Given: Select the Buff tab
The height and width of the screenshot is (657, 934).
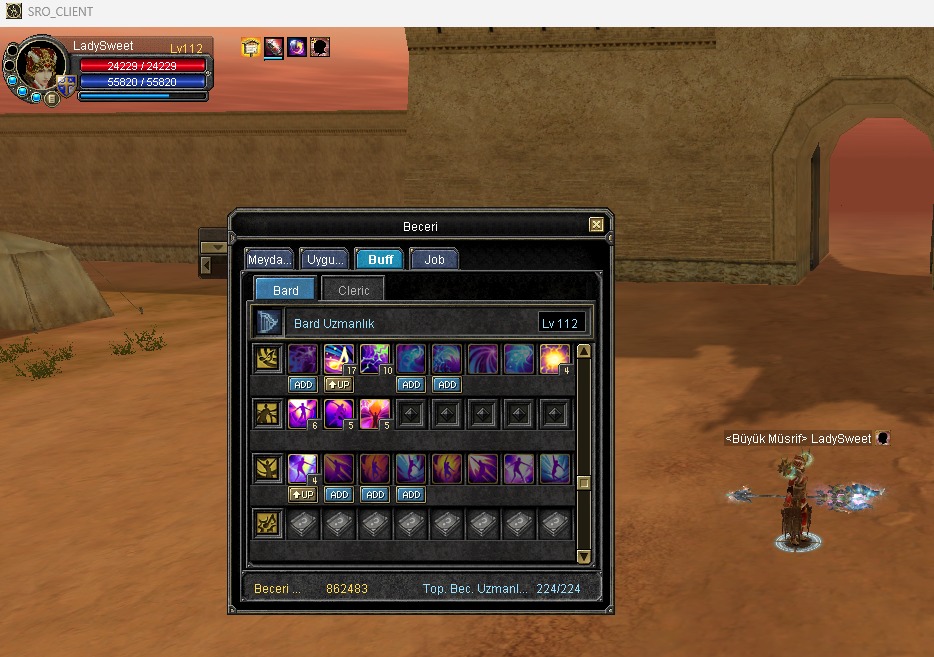Looking at the screenshot, I should pos(380,259).
